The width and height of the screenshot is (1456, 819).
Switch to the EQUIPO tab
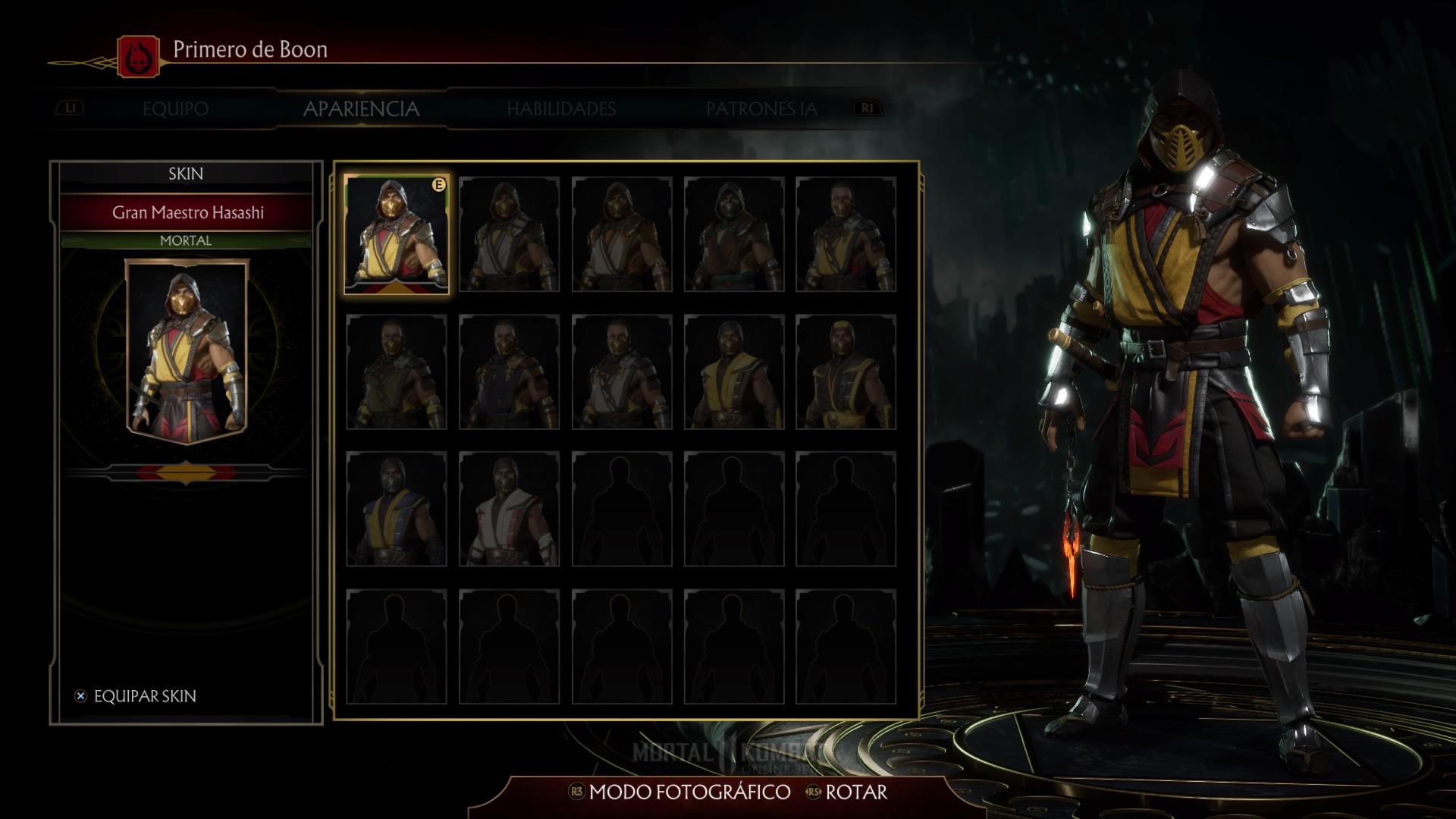[175, 109]
